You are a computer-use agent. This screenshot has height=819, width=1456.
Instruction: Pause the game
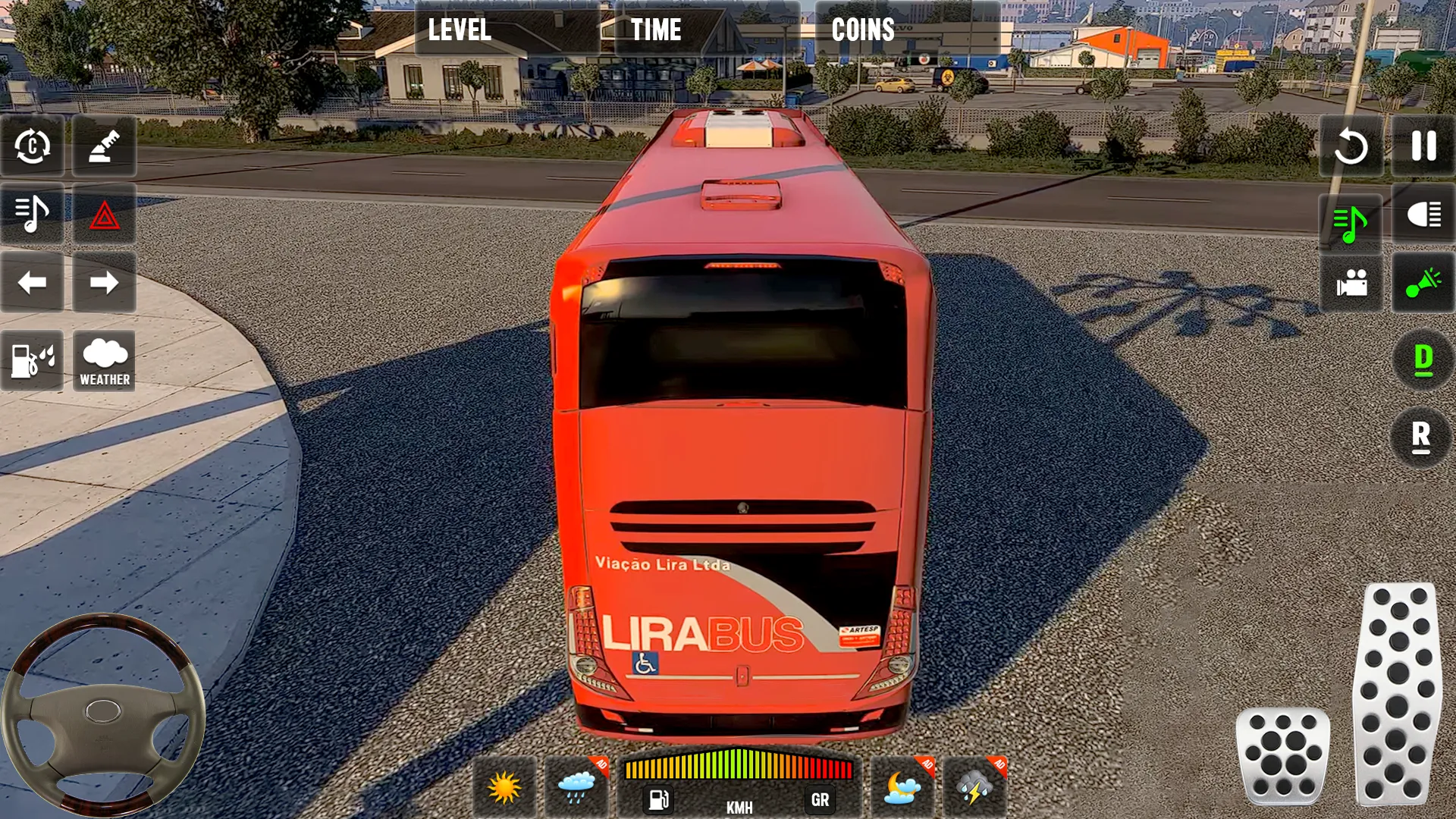point(1423,148)
